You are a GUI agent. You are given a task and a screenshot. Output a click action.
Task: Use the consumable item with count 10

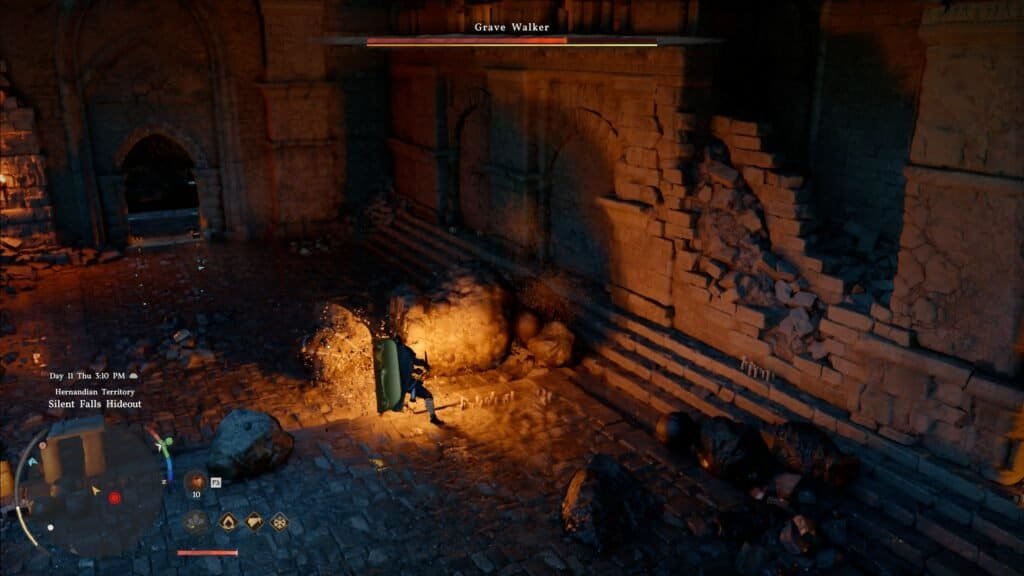pos(196,480)
